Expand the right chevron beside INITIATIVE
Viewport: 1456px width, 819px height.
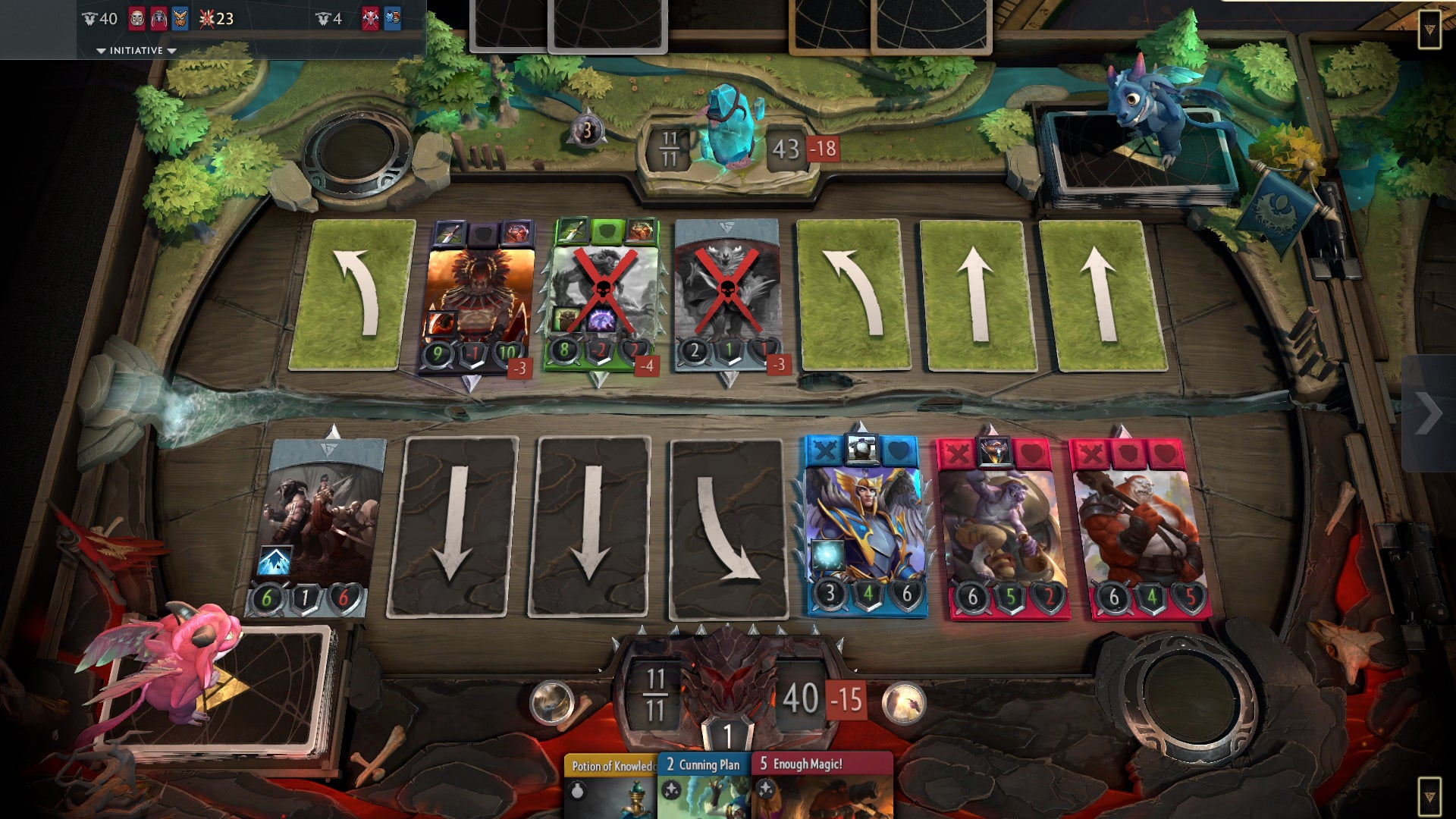click(x=170, y=51)
